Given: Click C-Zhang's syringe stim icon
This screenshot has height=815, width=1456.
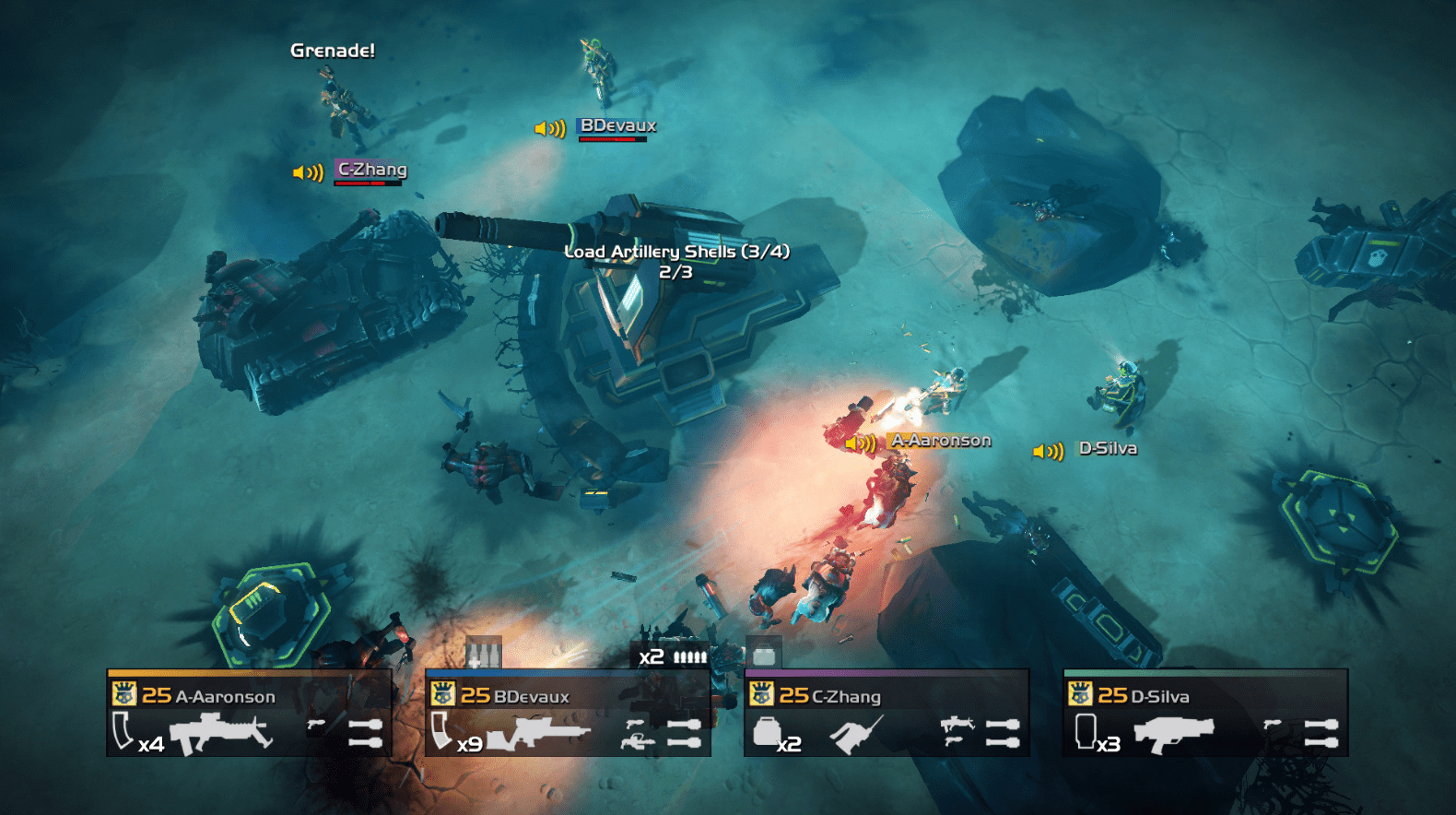Looking at the screenshot, I should [852, 734].
